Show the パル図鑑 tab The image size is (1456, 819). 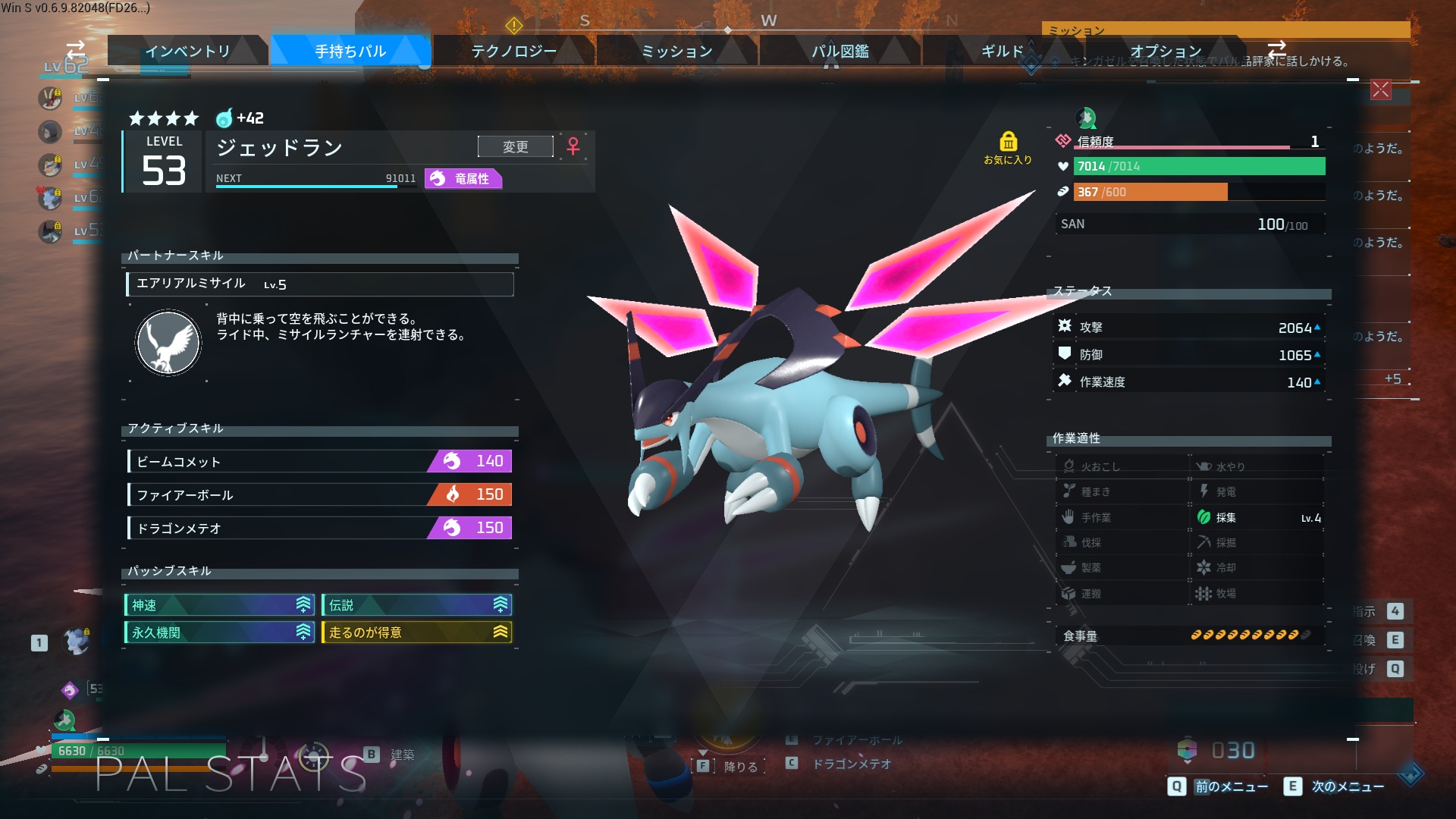coord(839,51)
